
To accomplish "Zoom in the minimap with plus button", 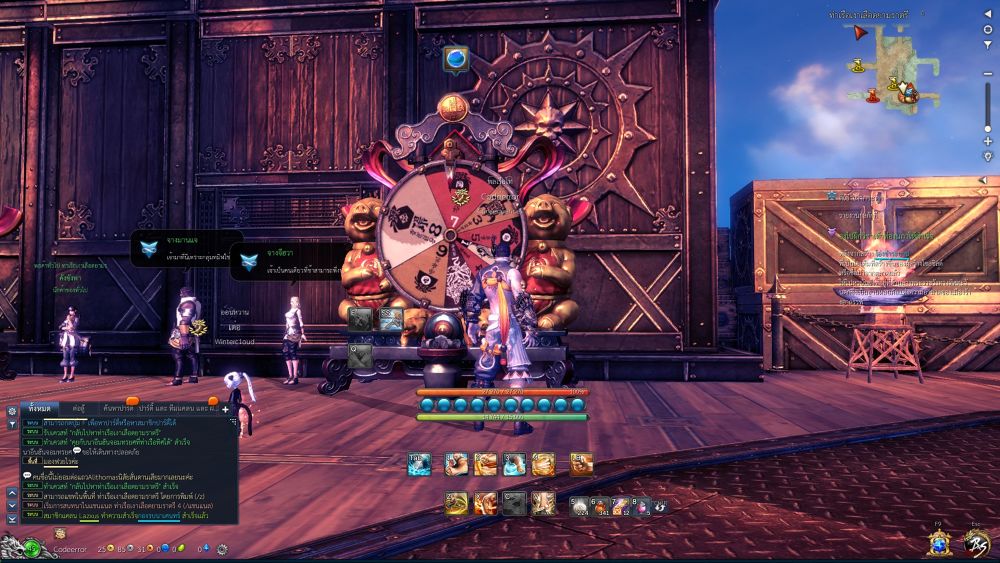I will pos(988,141).
